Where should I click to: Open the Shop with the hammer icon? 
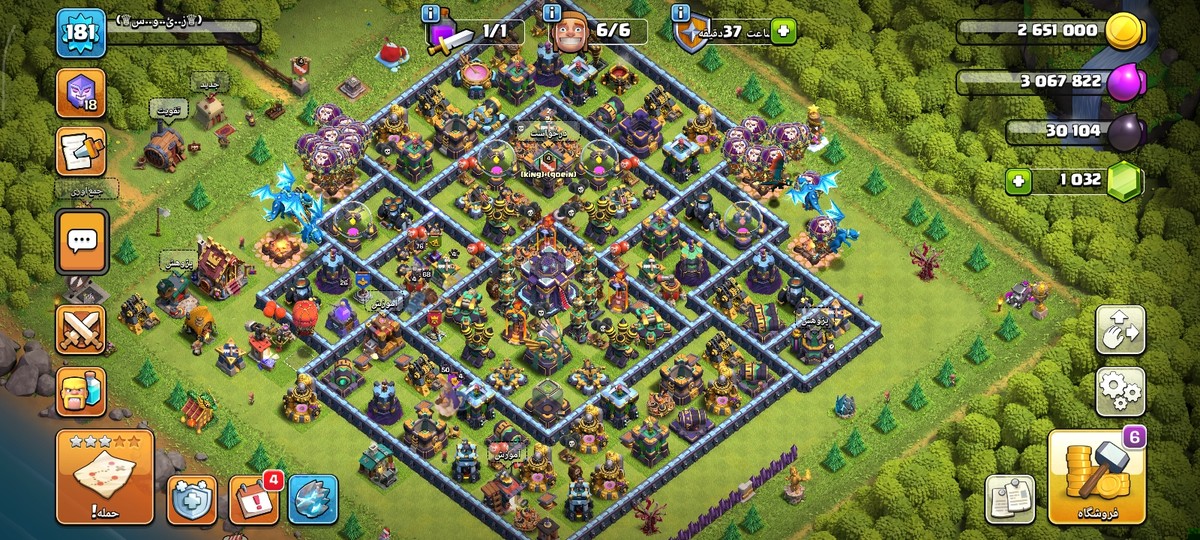coord(1097,477)
